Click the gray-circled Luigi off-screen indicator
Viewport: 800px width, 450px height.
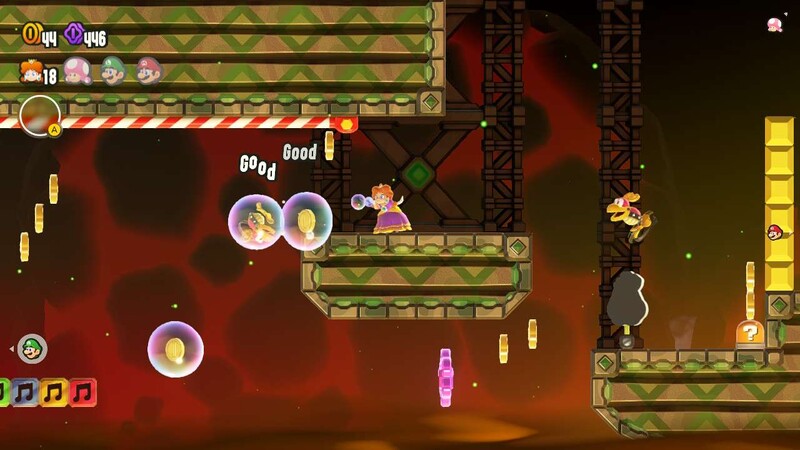(x=33, y=349)
